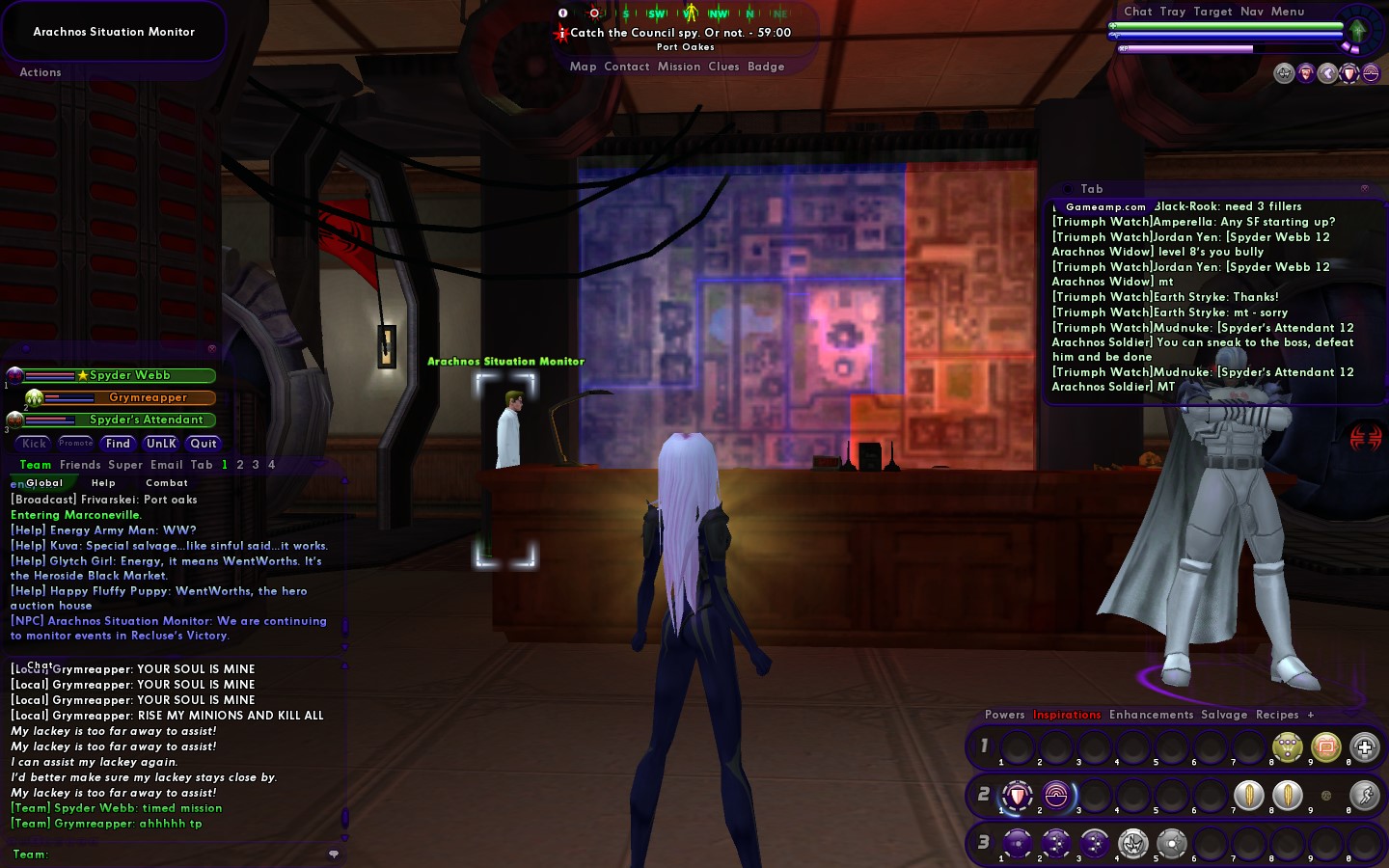The image size is (1389, 868).
Task: Select Spyder's Attendant in team list
Action: (x=146, y=420)
